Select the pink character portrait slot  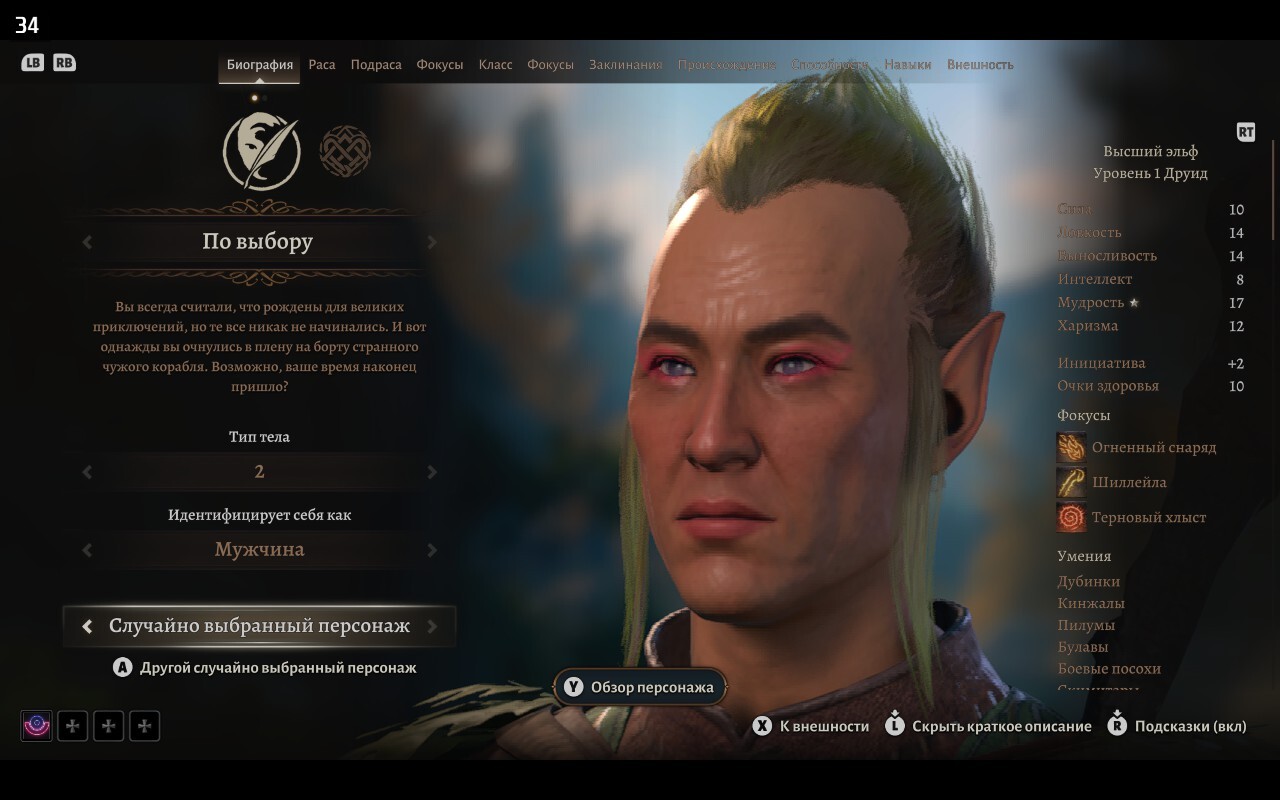tap(37, 726)
